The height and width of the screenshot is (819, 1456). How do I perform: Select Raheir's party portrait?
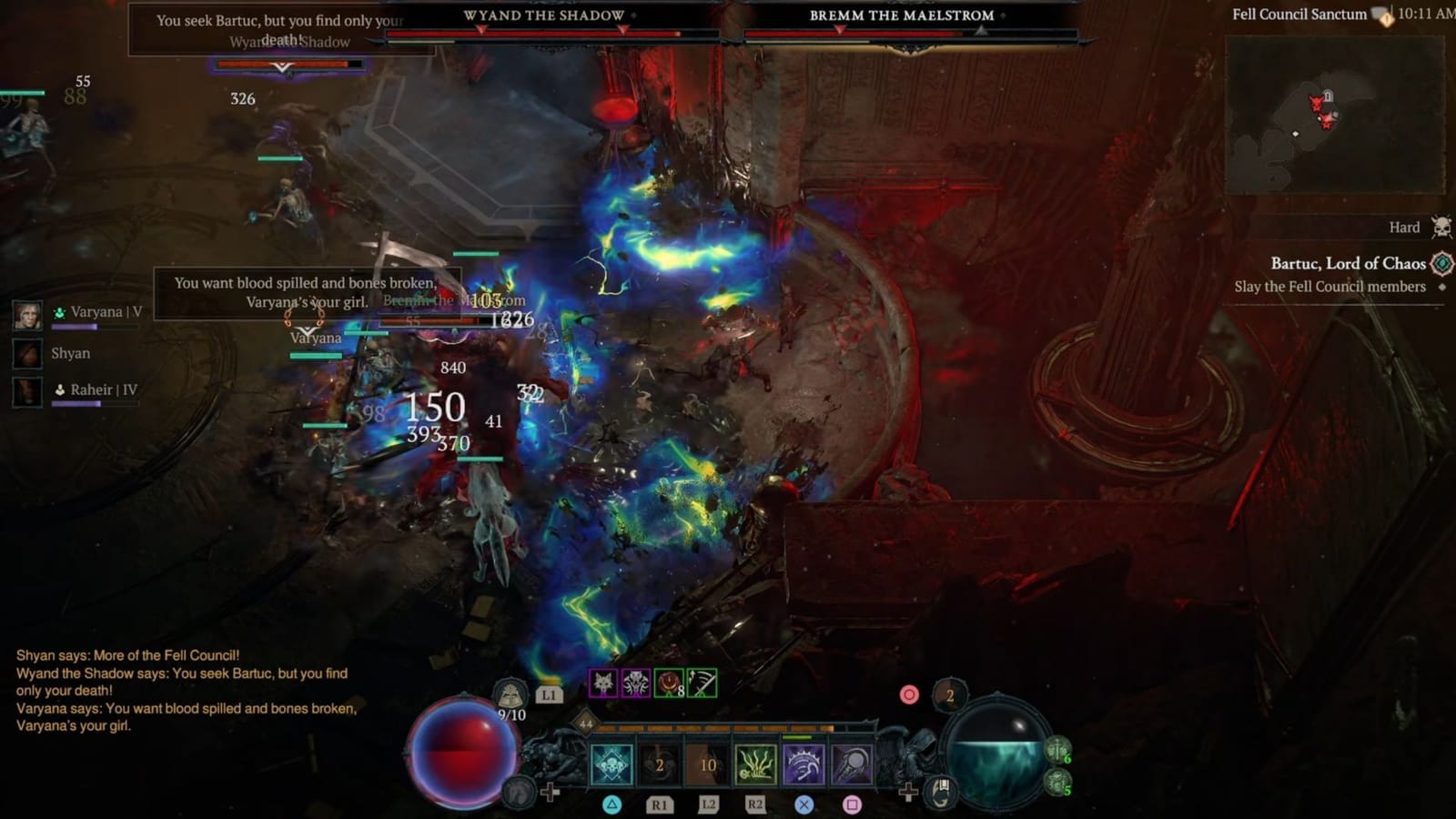coord(27,389)
